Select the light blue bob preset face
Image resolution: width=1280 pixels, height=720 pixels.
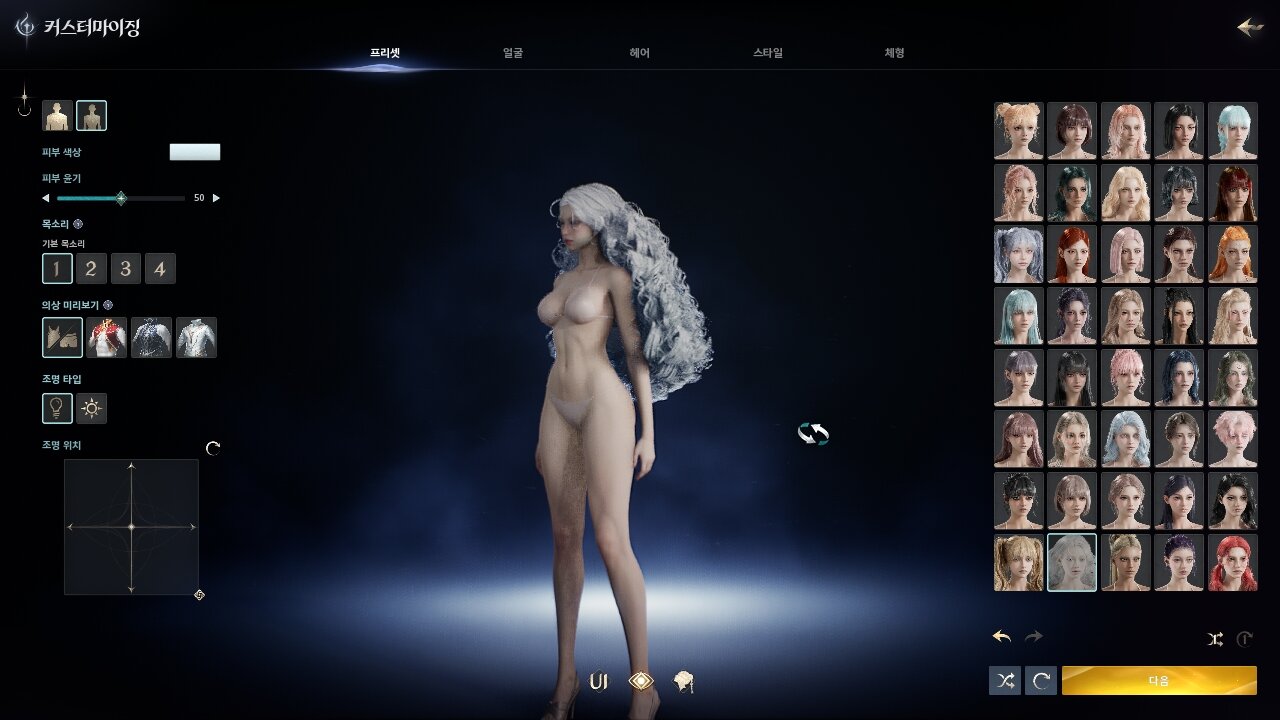tap(1232, 131)
